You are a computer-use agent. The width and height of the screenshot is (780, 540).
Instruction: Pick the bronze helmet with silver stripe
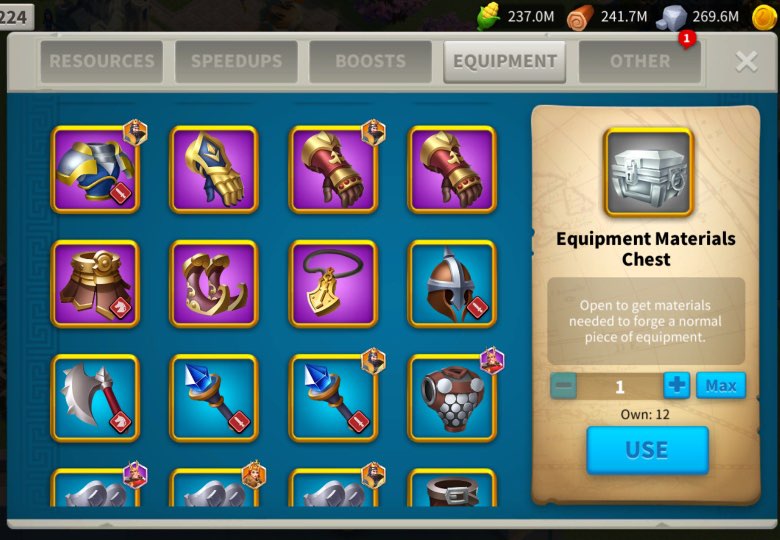tap(452, 283)
